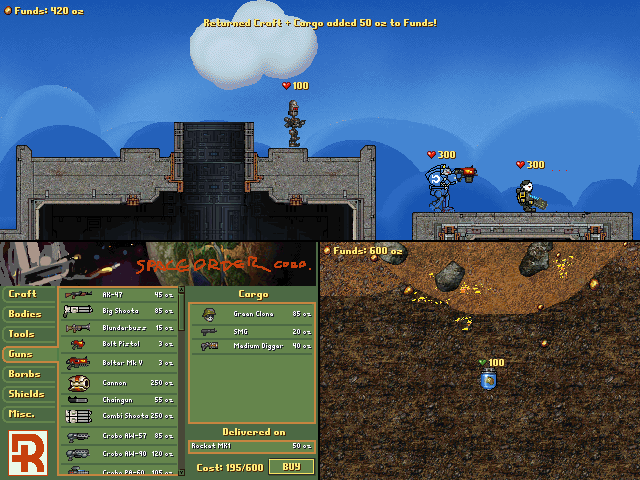Image resolution: width=640 pixels, height=480 pixels.
Task: Remove the Green Clone from cargo
Action: (x=252, y=314)
